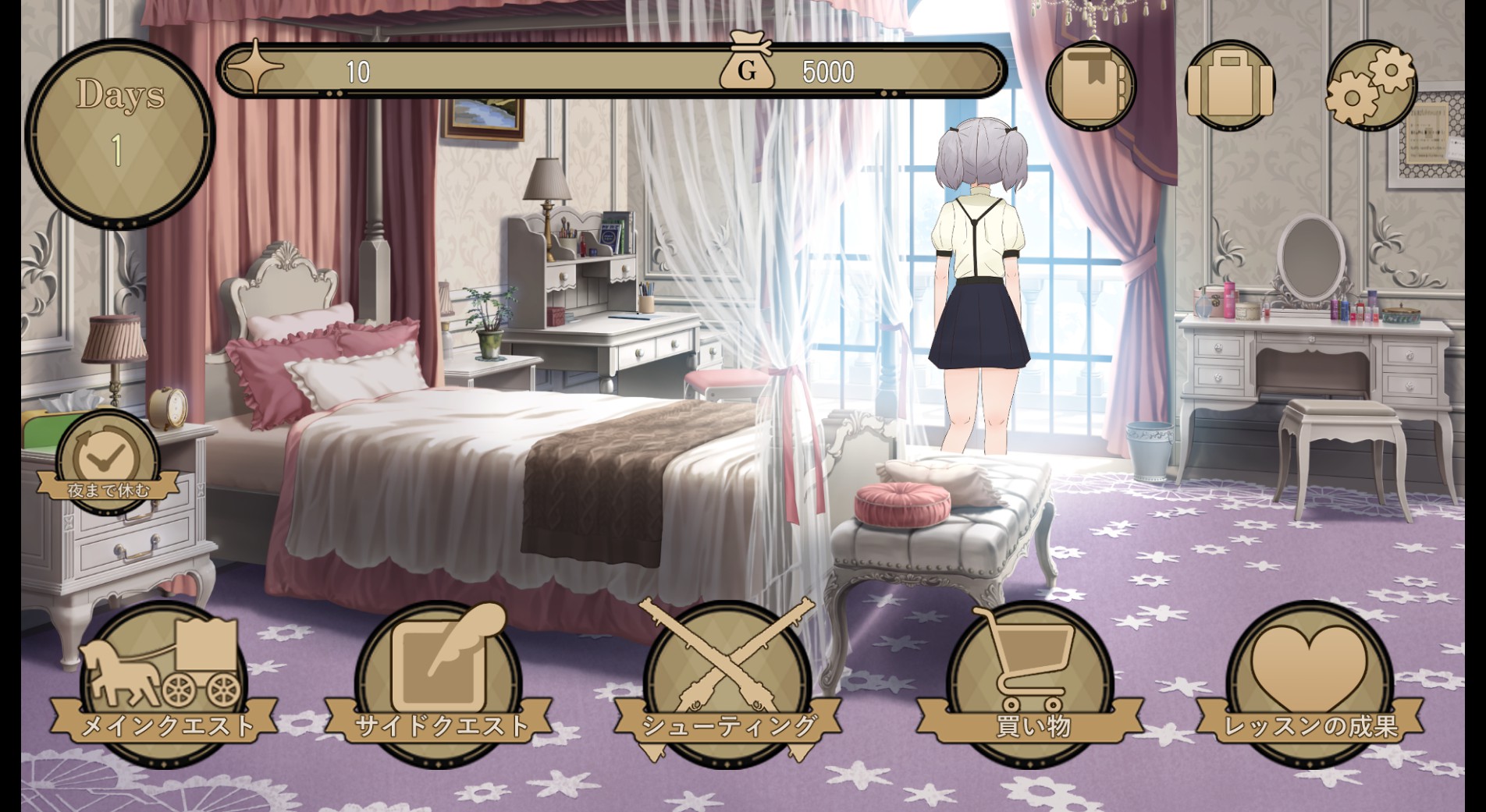Viewport: 1486px width, 812px height.
Task: Open the bookmarked journal book icon
Action: coord(1090,84)
